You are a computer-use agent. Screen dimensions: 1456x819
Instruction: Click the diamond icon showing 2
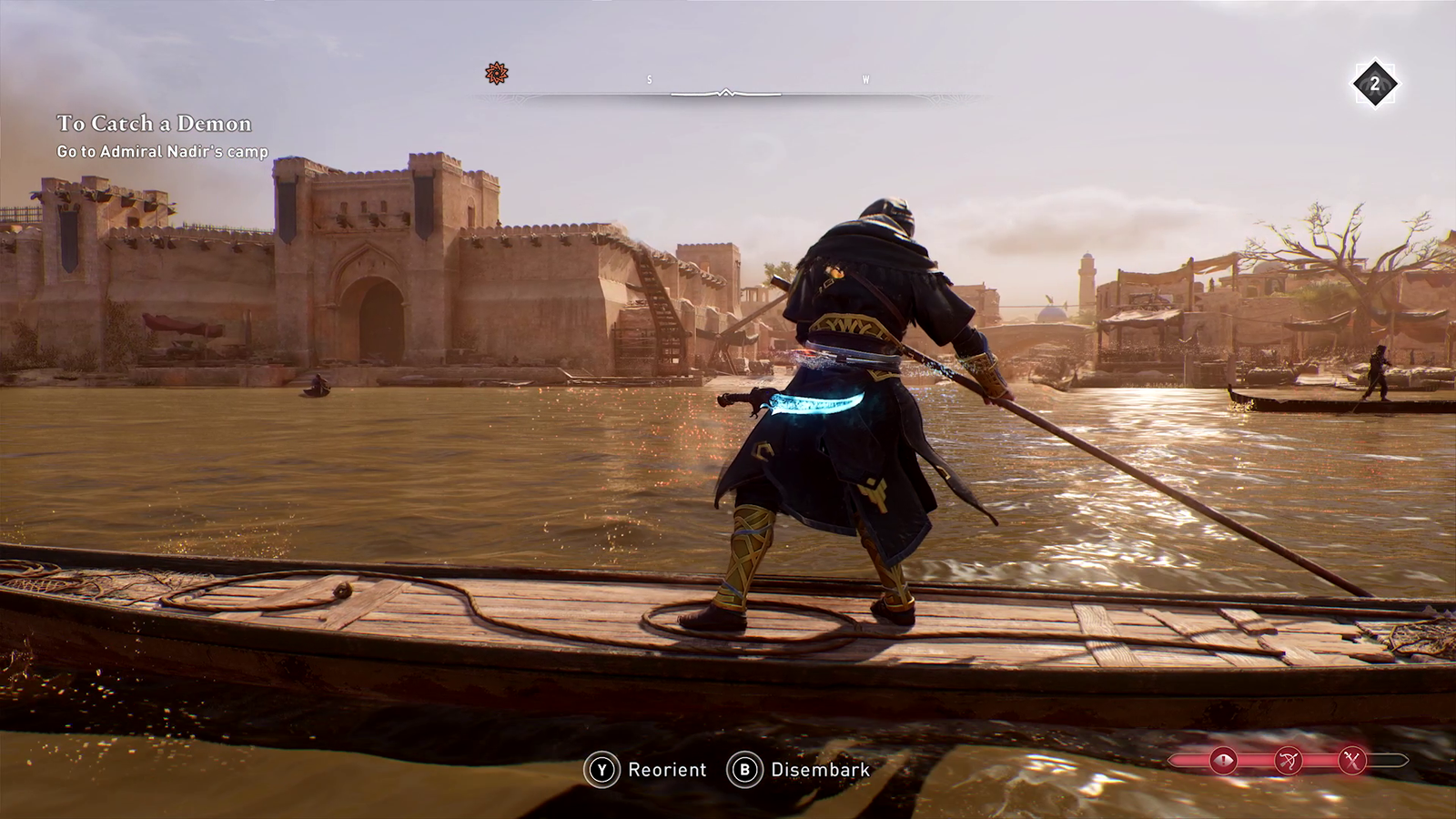[x=1374, y=85]
